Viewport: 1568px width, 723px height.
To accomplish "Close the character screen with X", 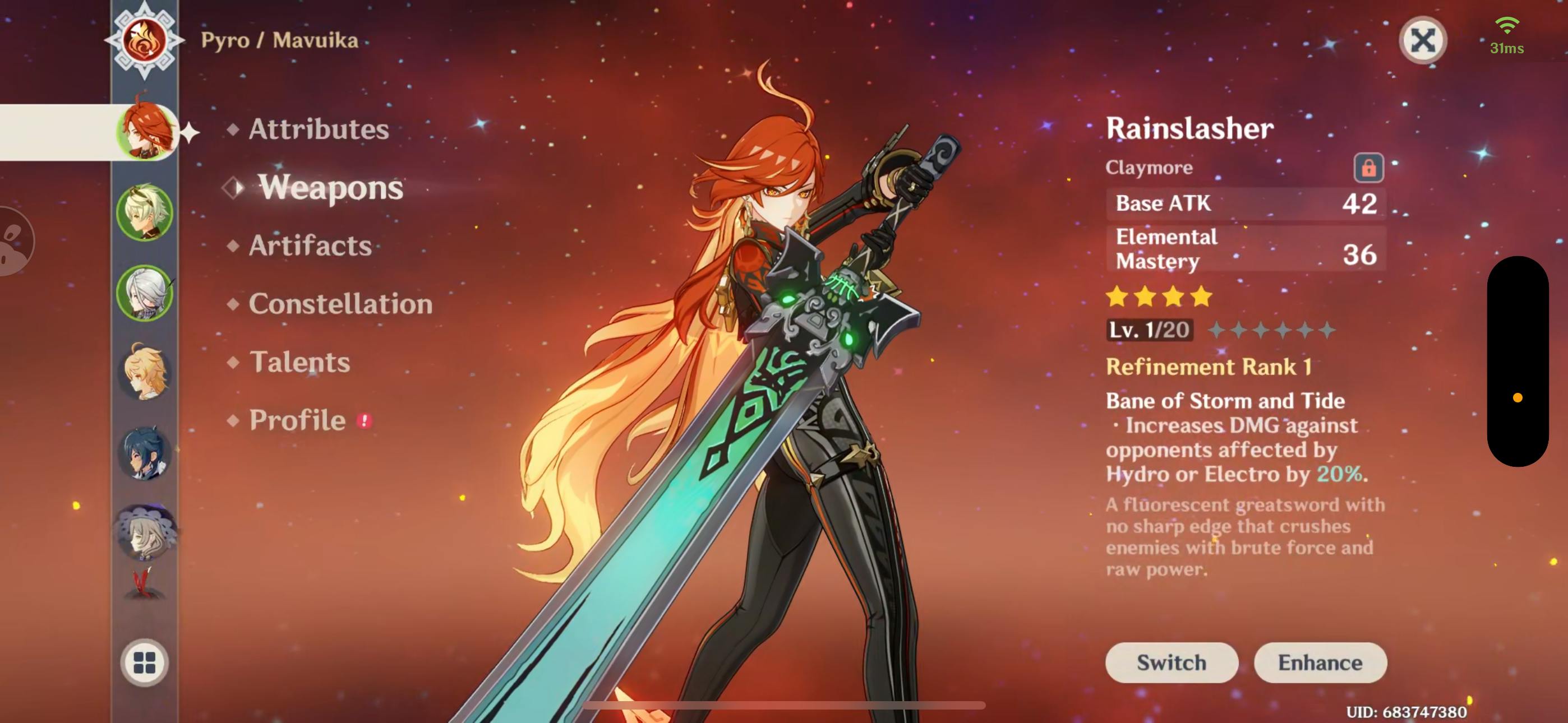I will pyautogui.click(x=1423, y=41).
